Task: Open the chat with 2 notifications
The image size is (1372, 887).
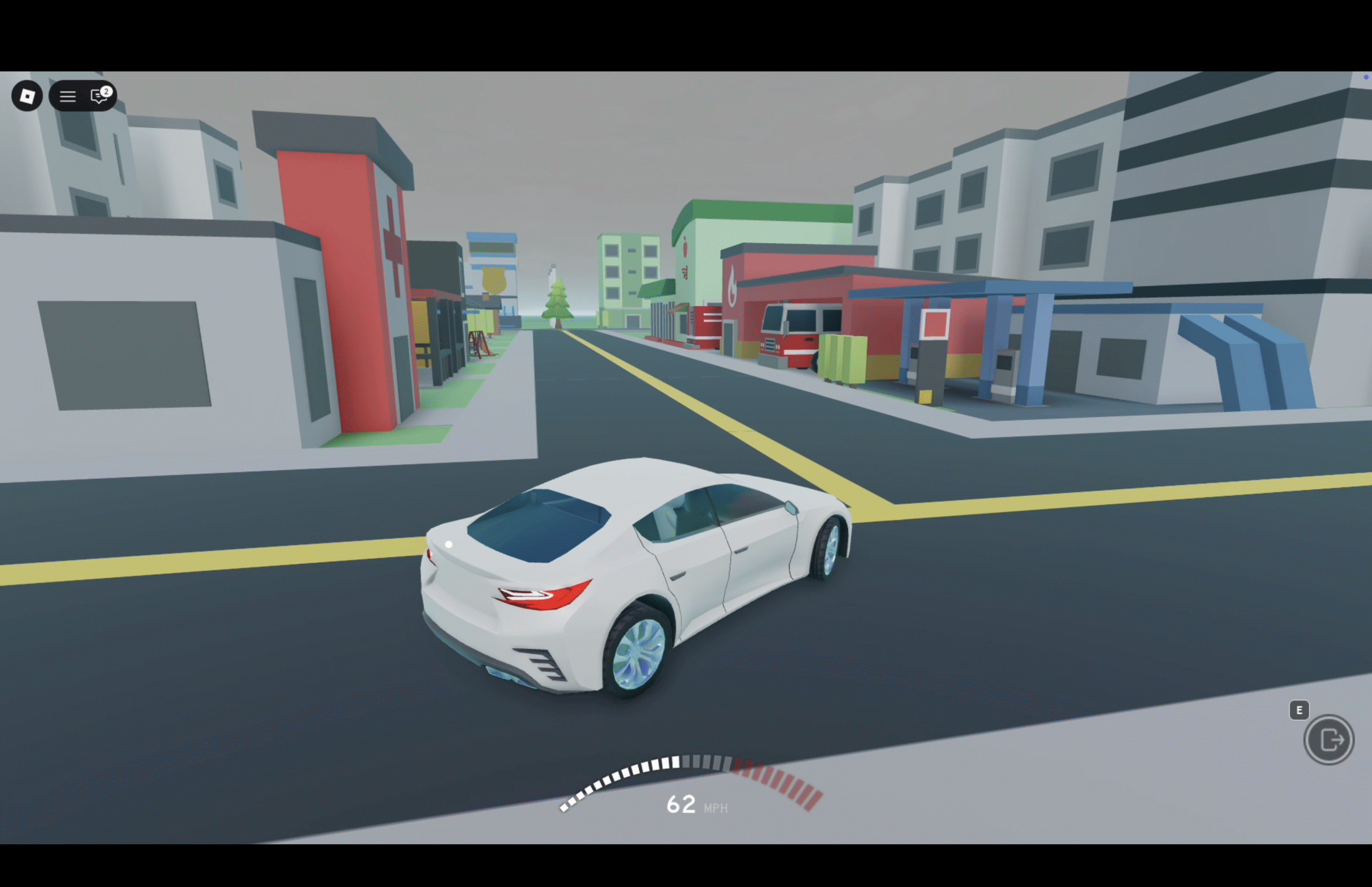Action: pyautogui.click(x=99, y=95)
